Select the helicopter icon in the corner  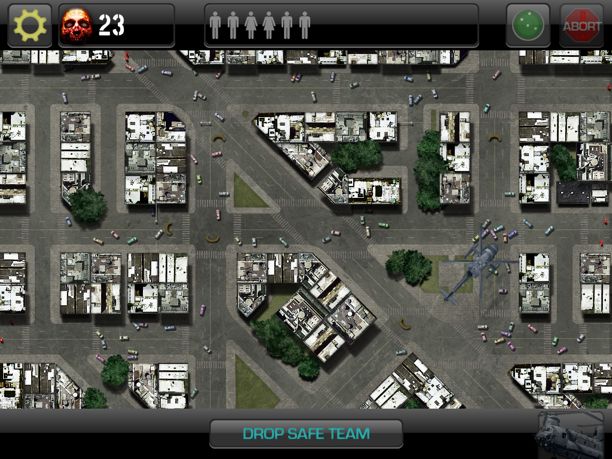[x=571, y=434]
